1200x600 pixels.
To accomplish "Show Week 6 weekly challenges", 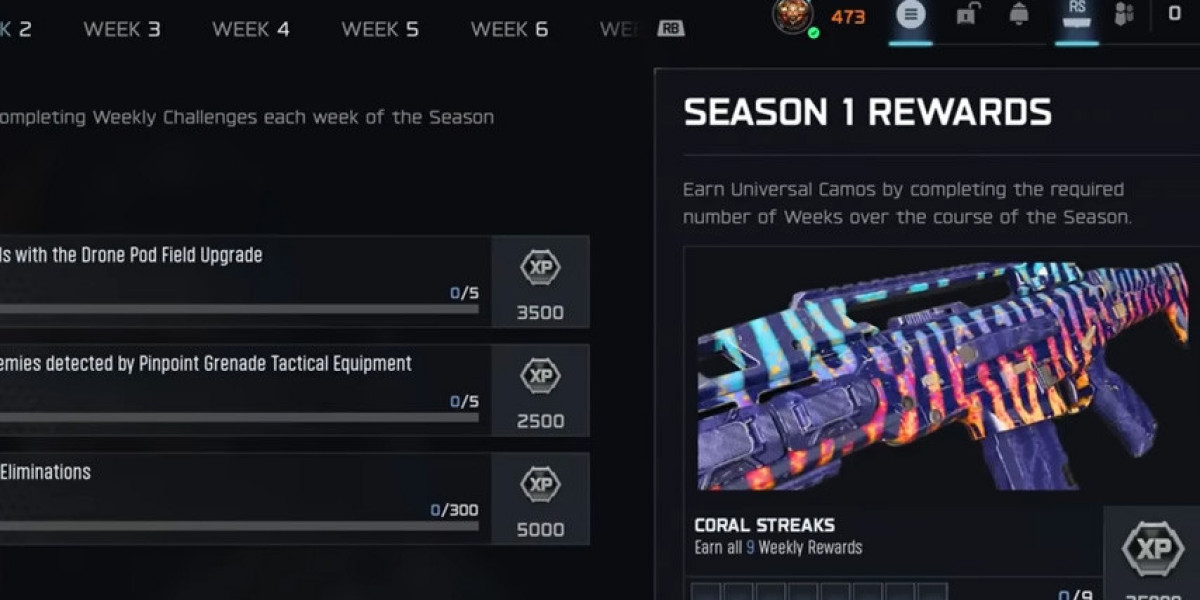I will point(509,29).
